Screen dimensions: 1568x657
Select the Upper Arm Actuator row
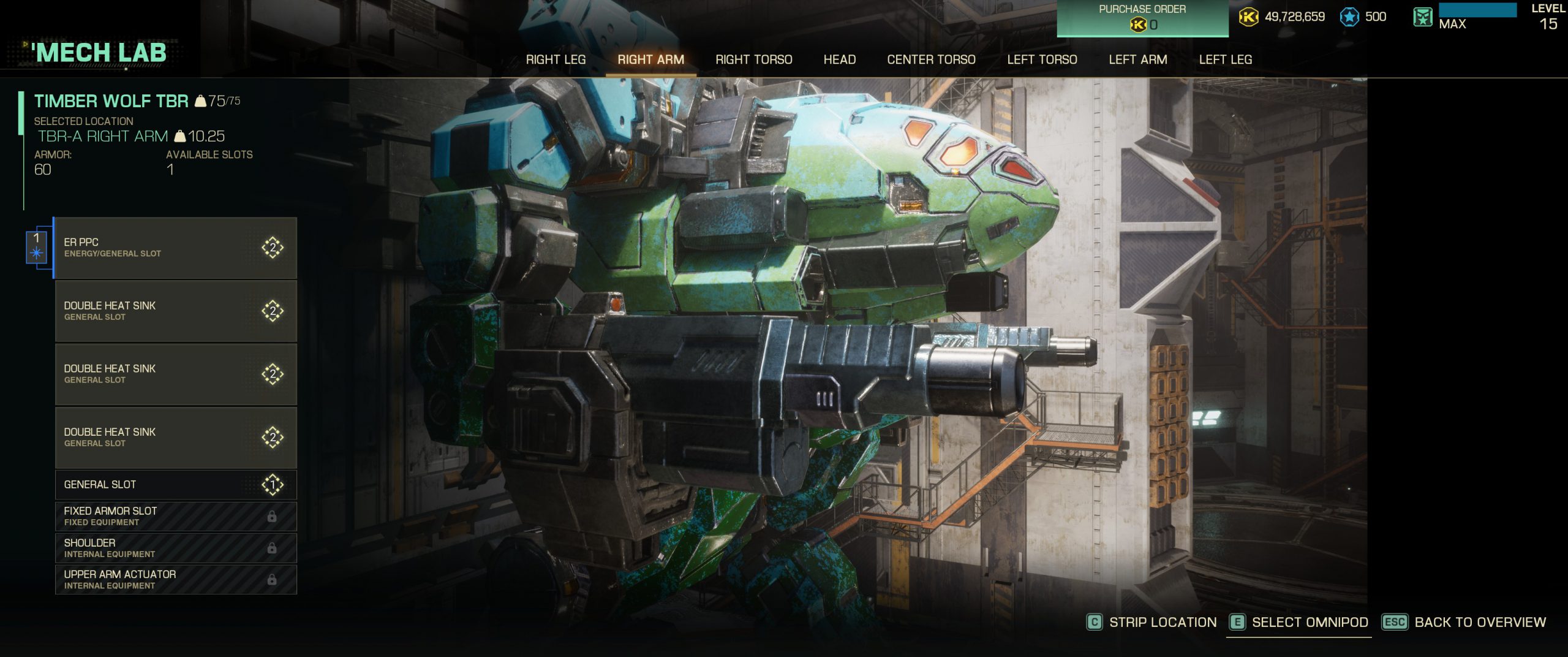tap(176, 580)
